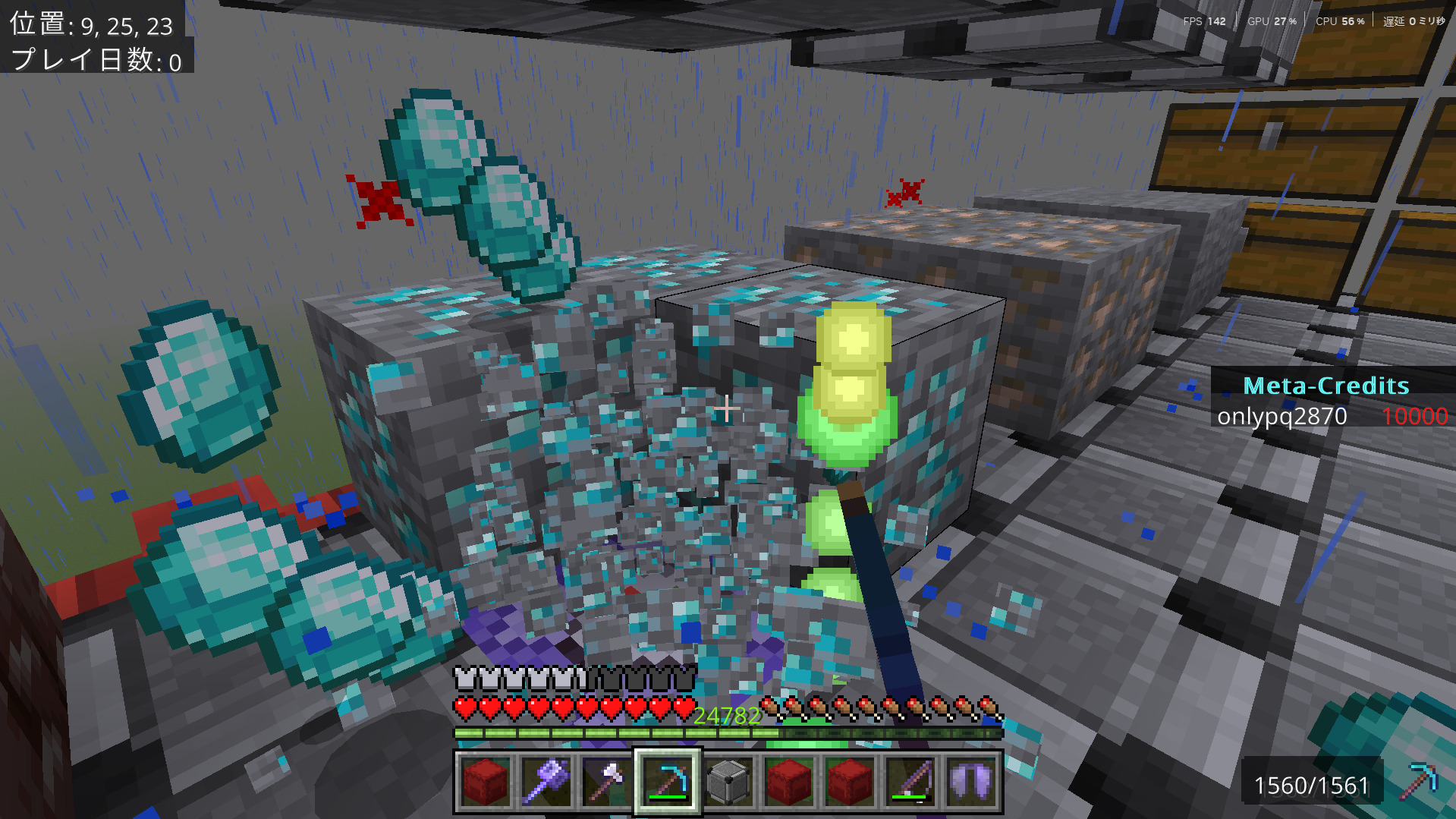Image resolution: width=1456 pixels, height=819 pixels.
Task: Select the enchanted mace hotbar slot
Action: pos(546,781)
